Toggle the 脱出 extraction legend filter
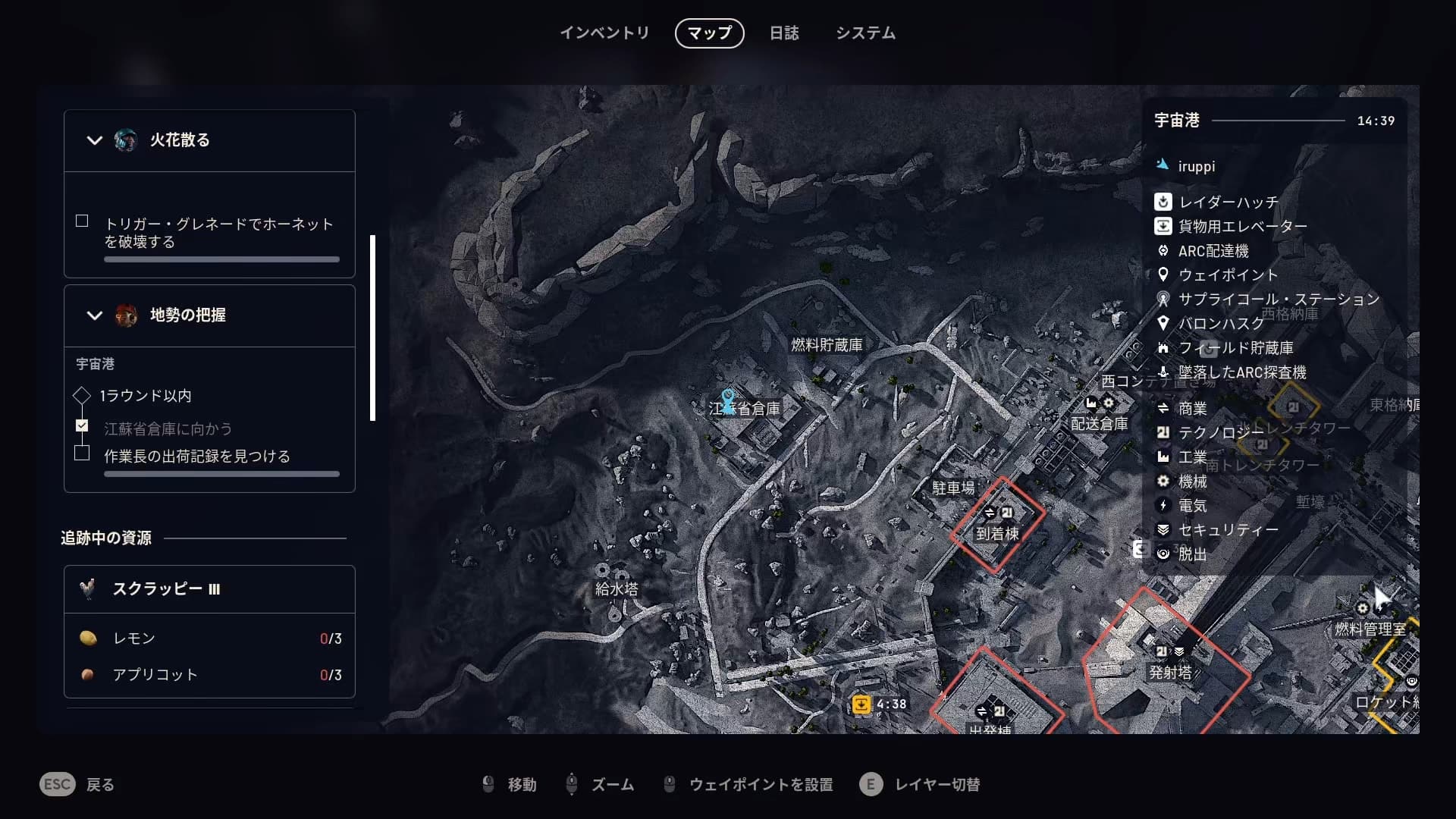 point(1192,554)
